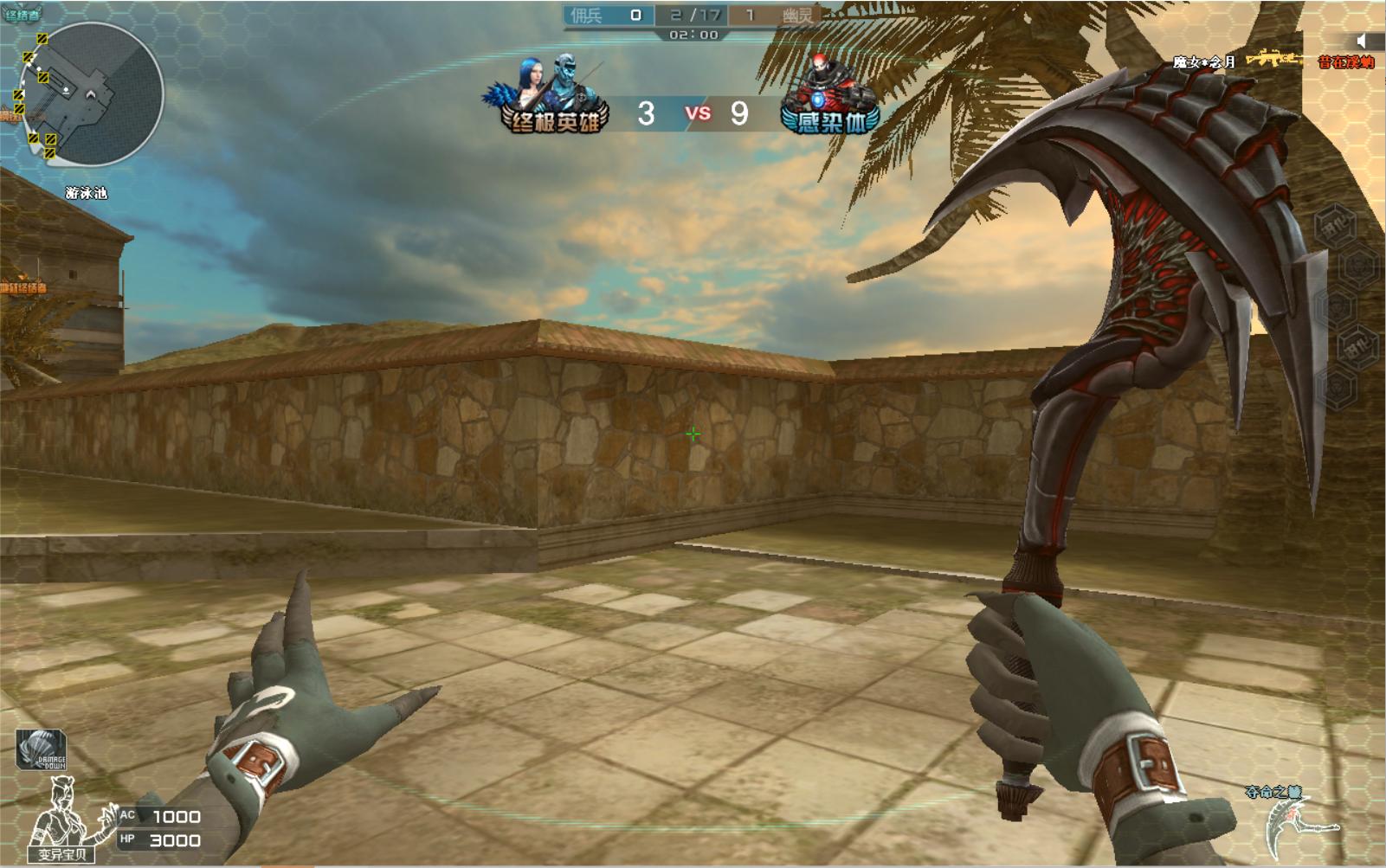Select the scythe weapon icon
Screen dimensions: 1386x868
1296,826
